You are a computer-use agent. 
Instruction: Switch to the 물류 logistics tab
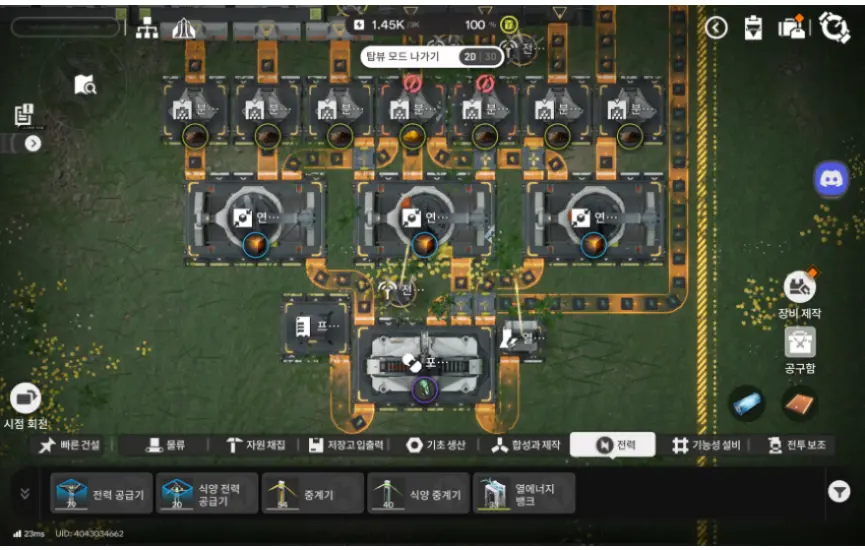pos(164,445)
